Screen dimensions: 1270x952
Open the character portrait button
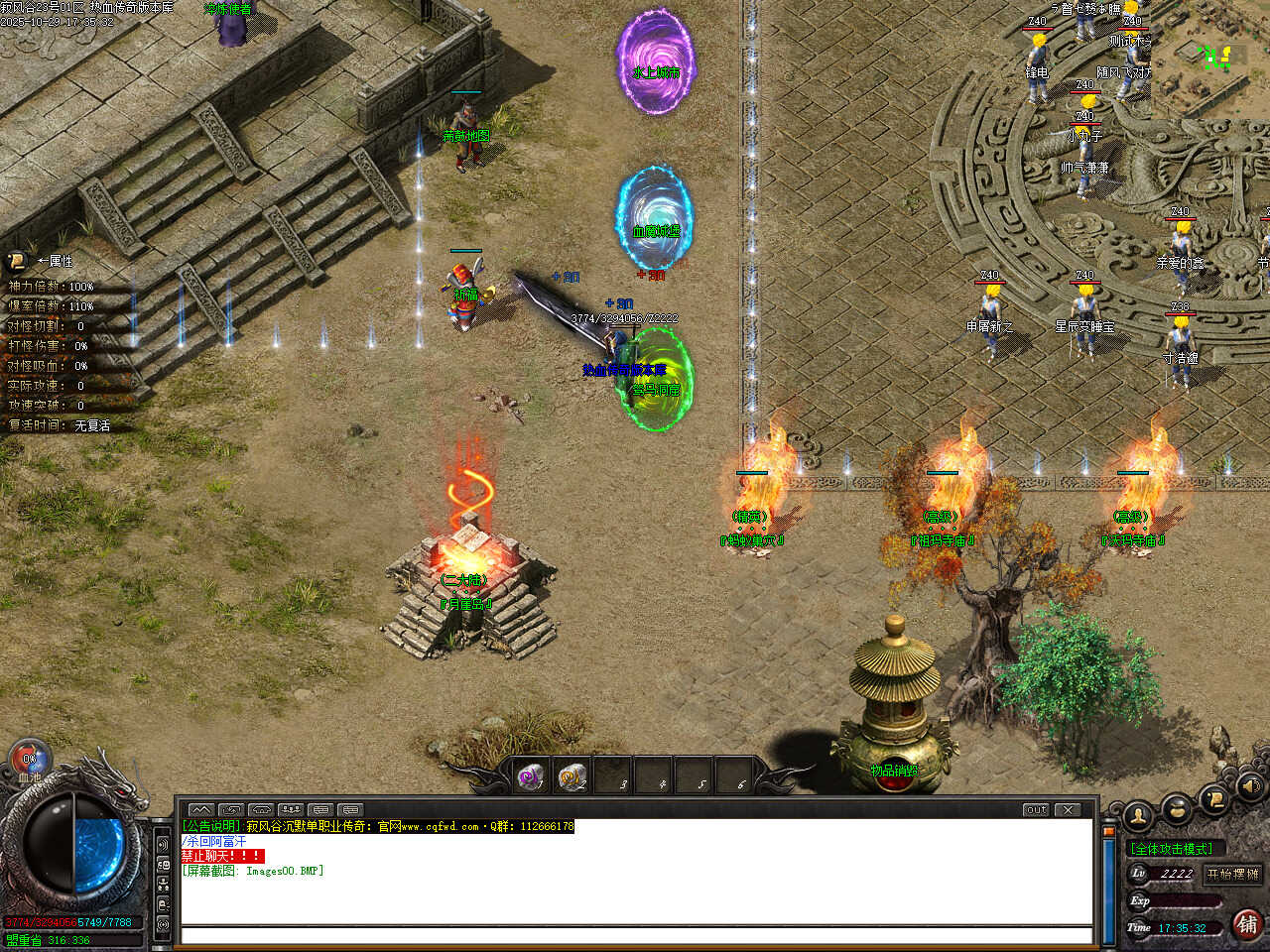(1137, 815)
